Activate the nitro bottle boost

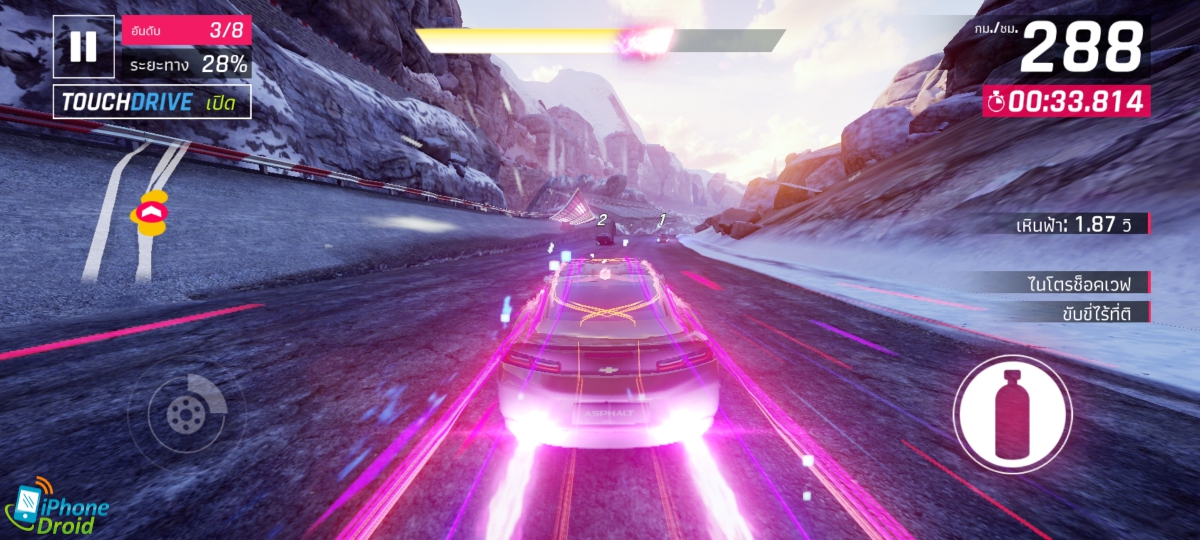point(1012,413)
